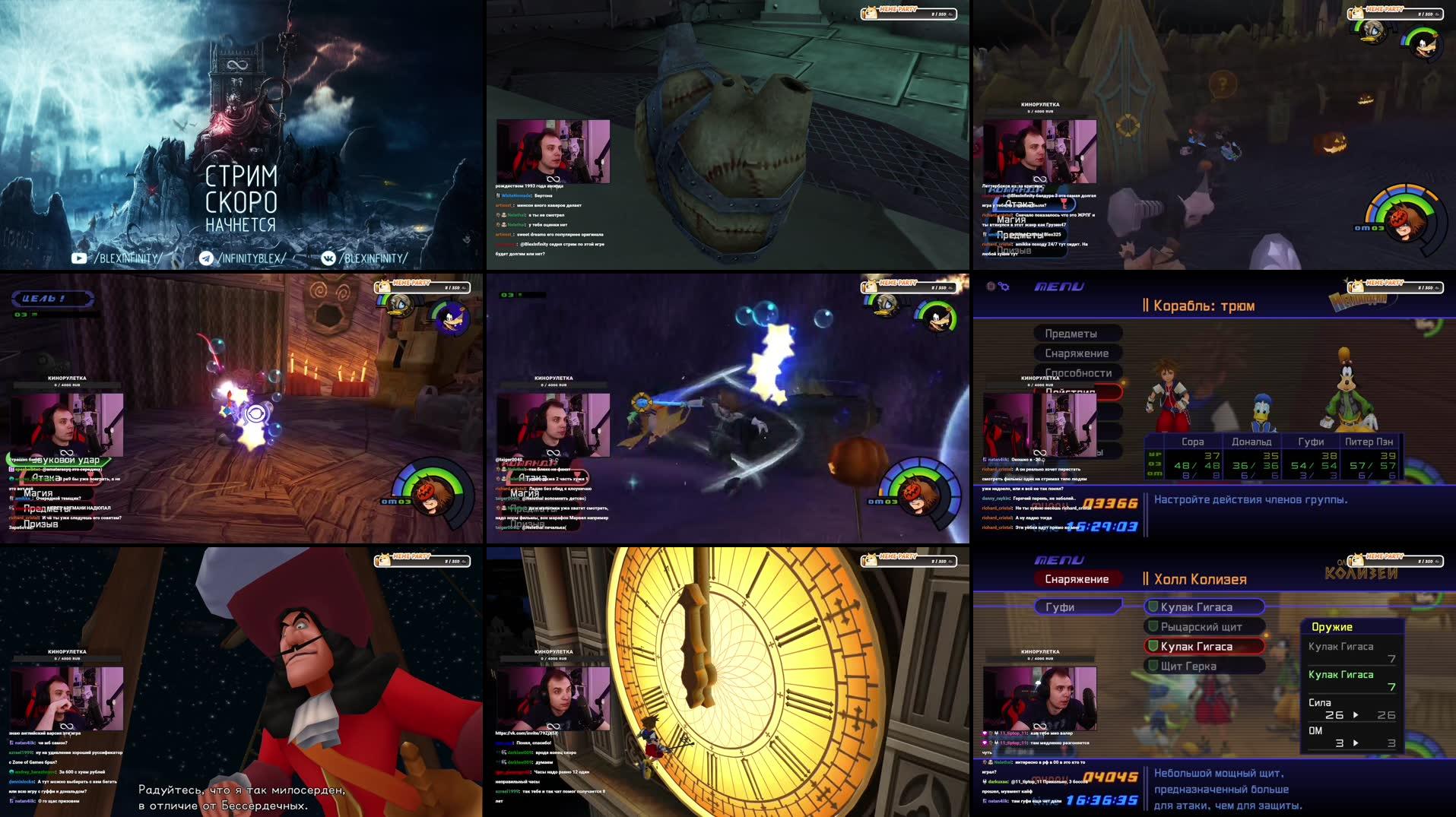The width and height of the screenshot is (1456, 817).
Task: Click the arrow between the Сила values
Action: (x=1356, y=715)
